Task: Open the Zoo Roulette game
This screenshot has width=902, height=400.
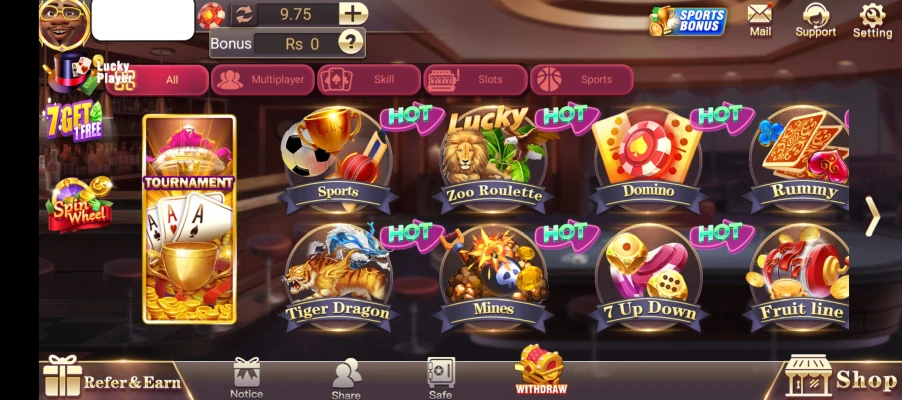Action: tap(493, 160)
